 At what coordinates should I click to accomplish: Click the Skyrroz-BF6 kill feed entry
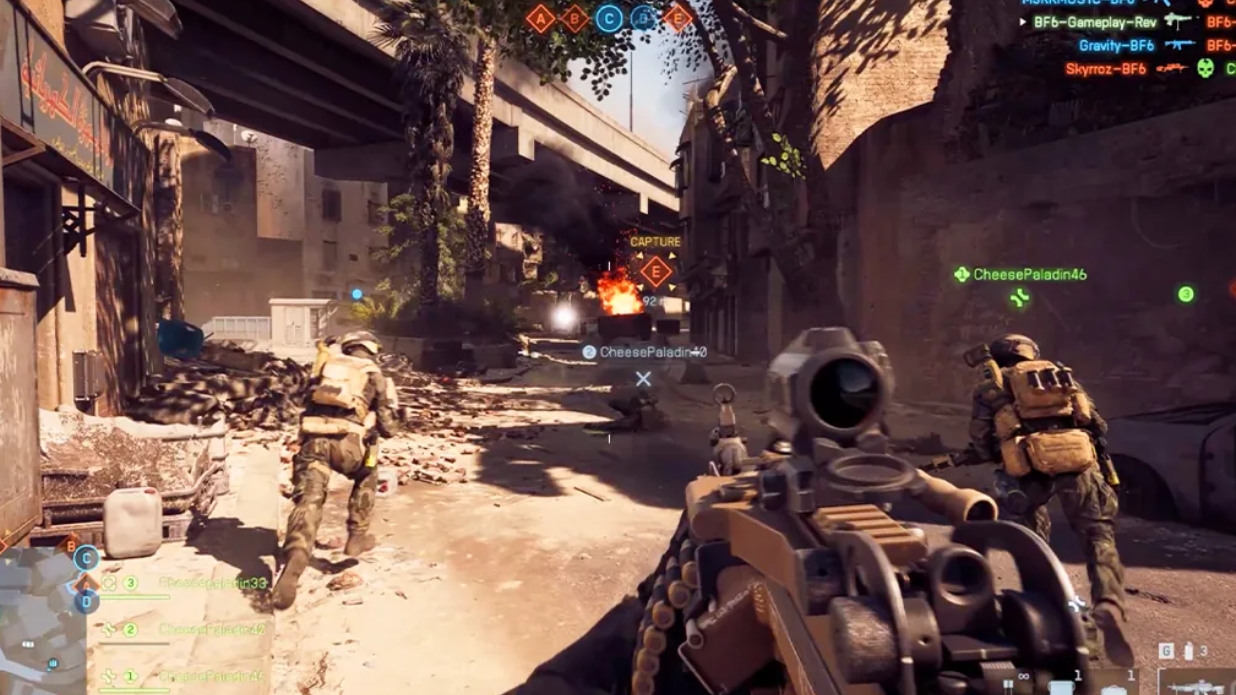[x=1105, y=69]
